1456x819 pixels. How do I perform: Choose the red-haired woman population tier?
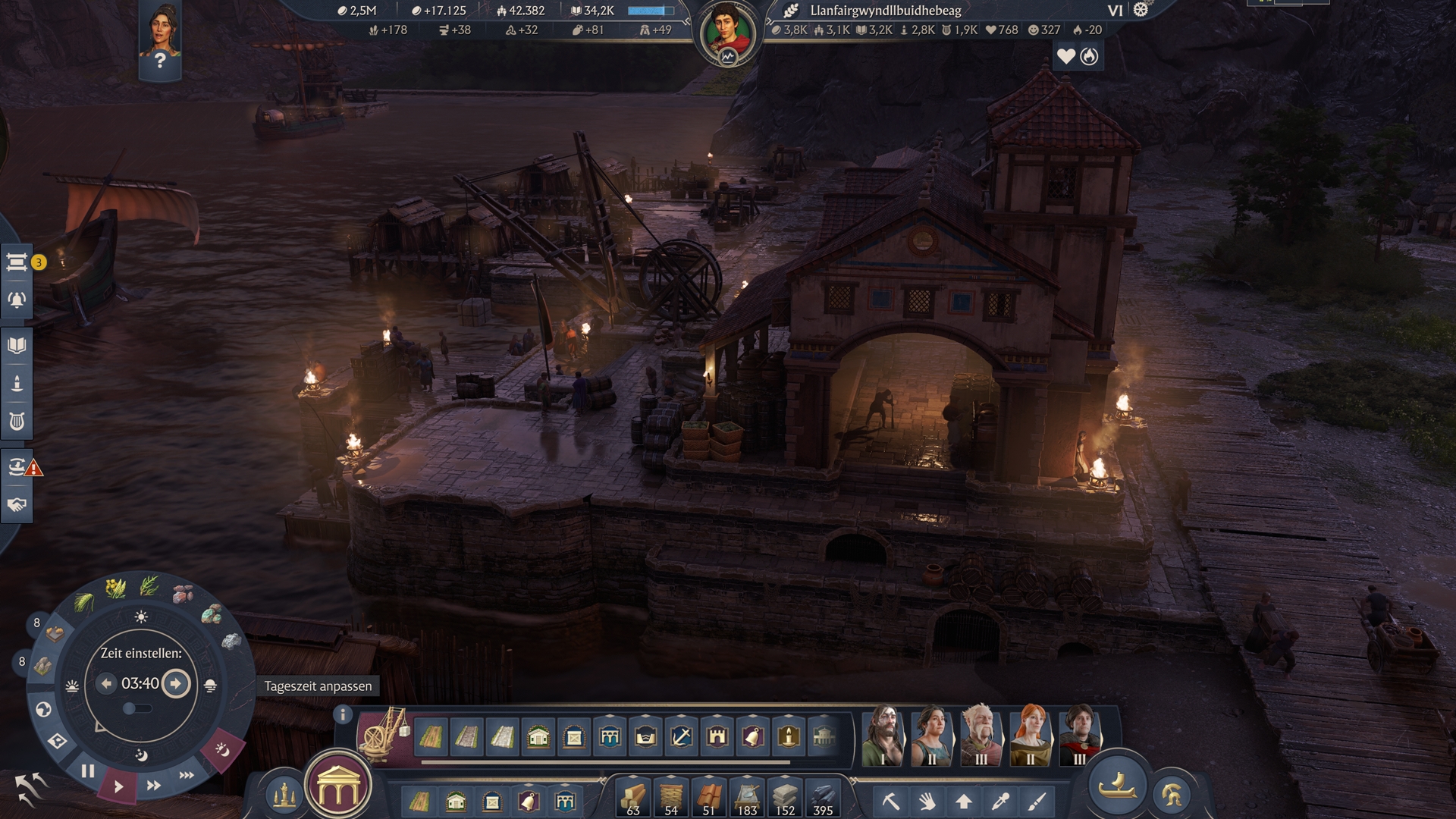click(1031, 735)
